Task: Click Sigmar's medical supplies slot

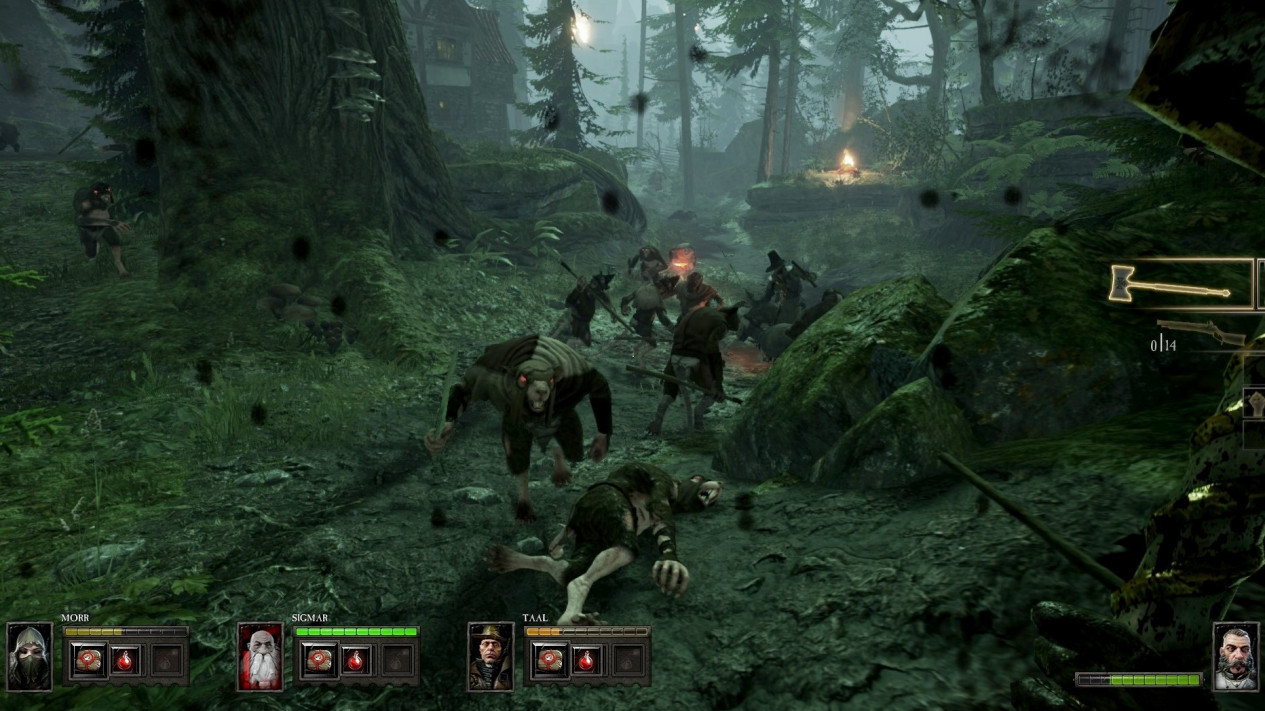Action: pyautogui.click(x=320, y=660)
